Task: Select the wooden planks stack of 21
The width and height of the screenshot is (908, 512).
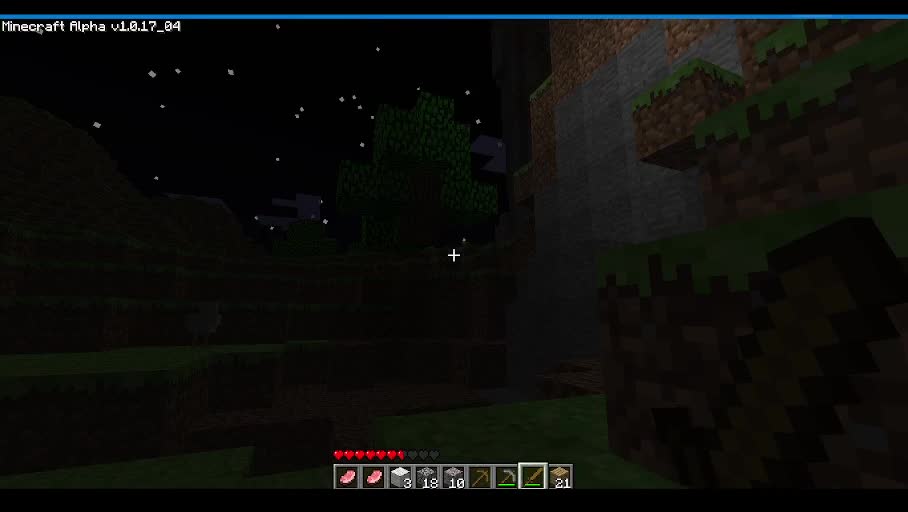Action: [x=559, y=477]
